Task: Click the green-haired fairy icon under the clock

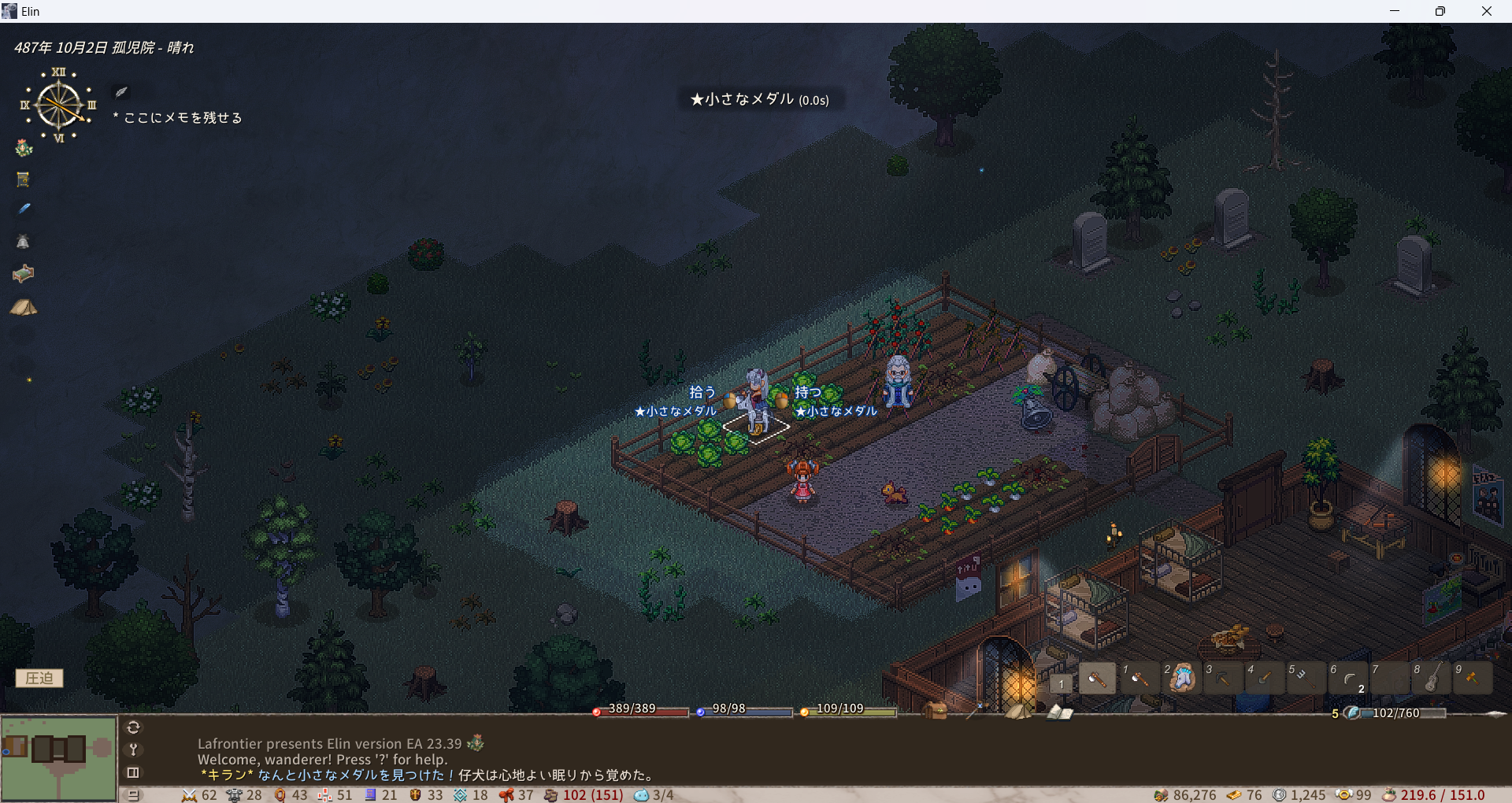Action: coord(24,147)
